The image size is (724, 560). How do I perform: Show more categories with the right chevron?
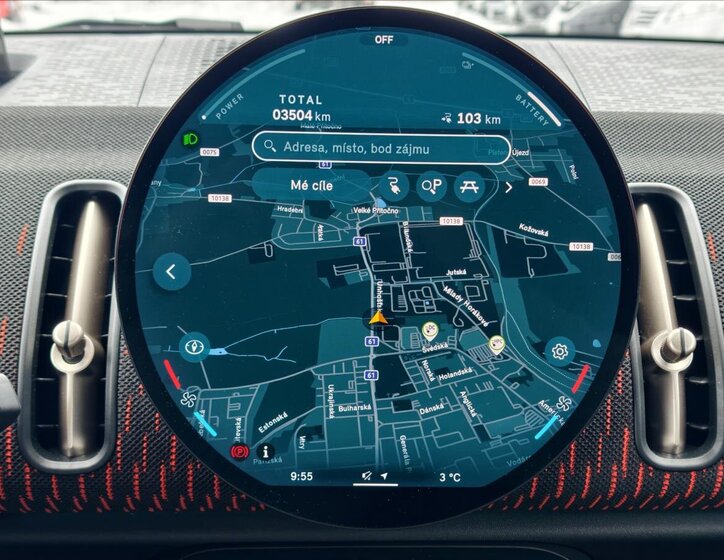point(507,187)
